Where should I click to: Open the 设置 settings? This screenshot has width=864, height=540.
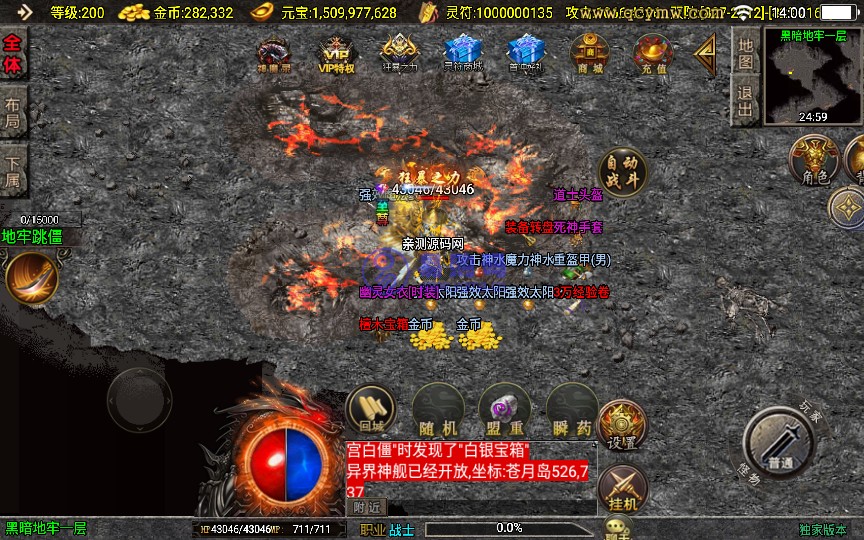(x=622, y=427)
